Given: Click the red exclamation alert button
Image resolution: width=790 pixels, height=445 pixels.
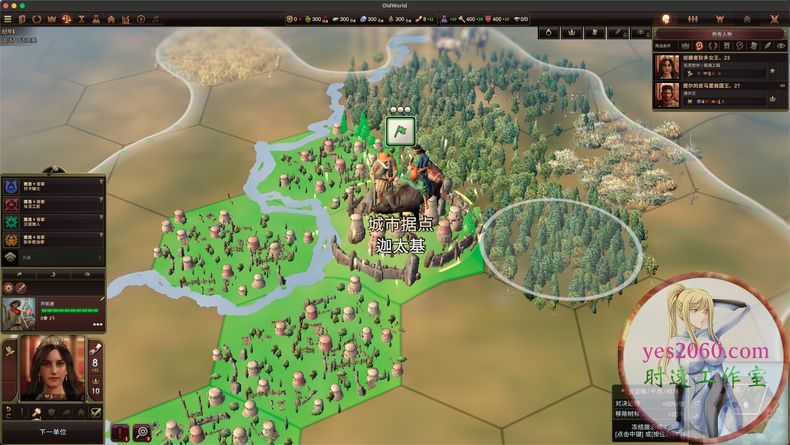Looking at the screenshot, I should click(122, 433).
